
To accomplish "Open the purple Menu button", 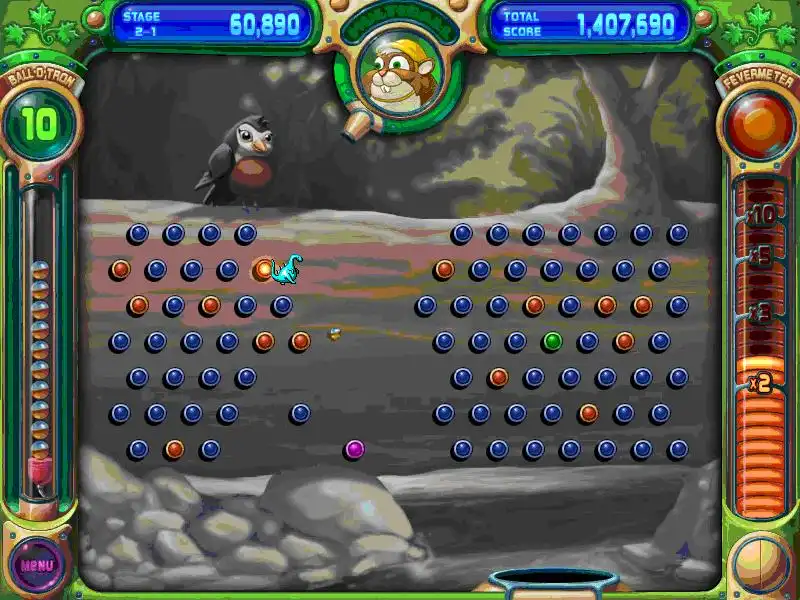I will pos(37,563).
